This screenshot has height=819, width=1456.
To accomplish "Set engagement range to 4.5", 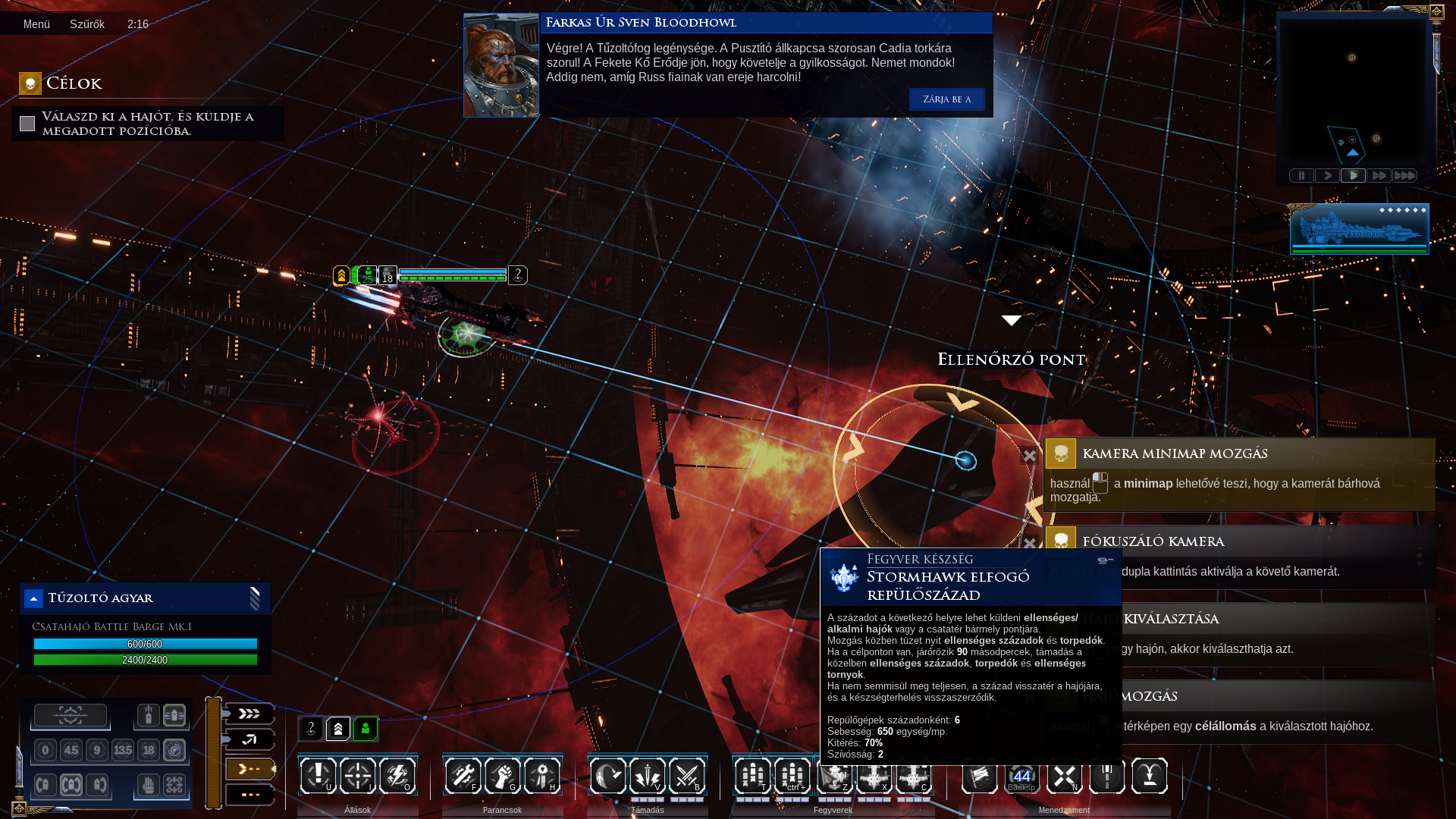I will (x=71, y=751).
